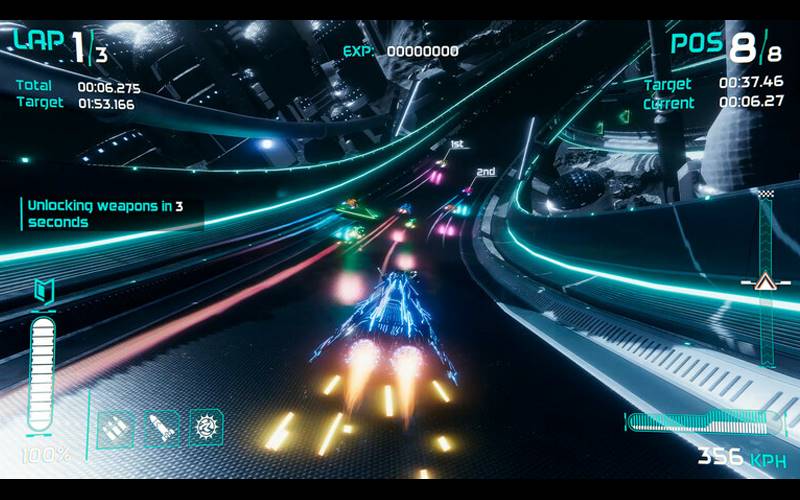The height and width of the screenshot is (500, 800).
Task: Trigger the spiked mine weapon icon
Action: point(206,428)
